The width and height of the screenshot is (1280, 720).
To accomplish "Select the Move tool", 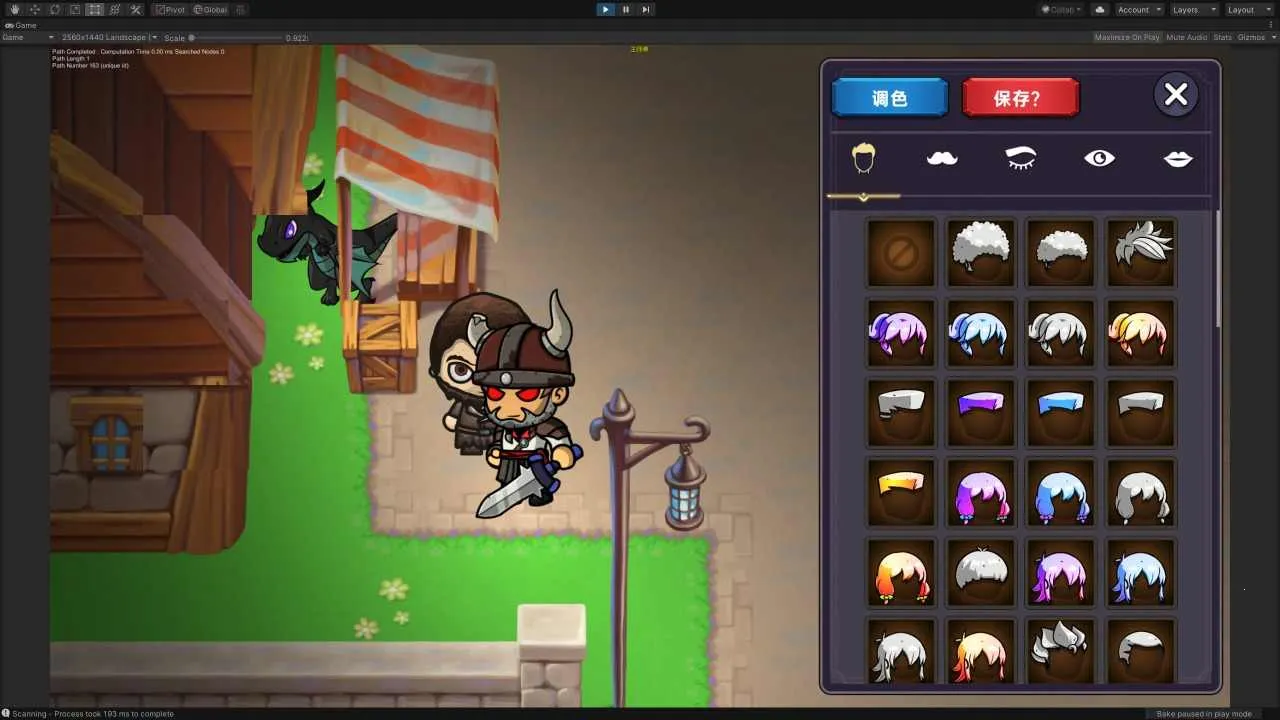I will point(35,9).
